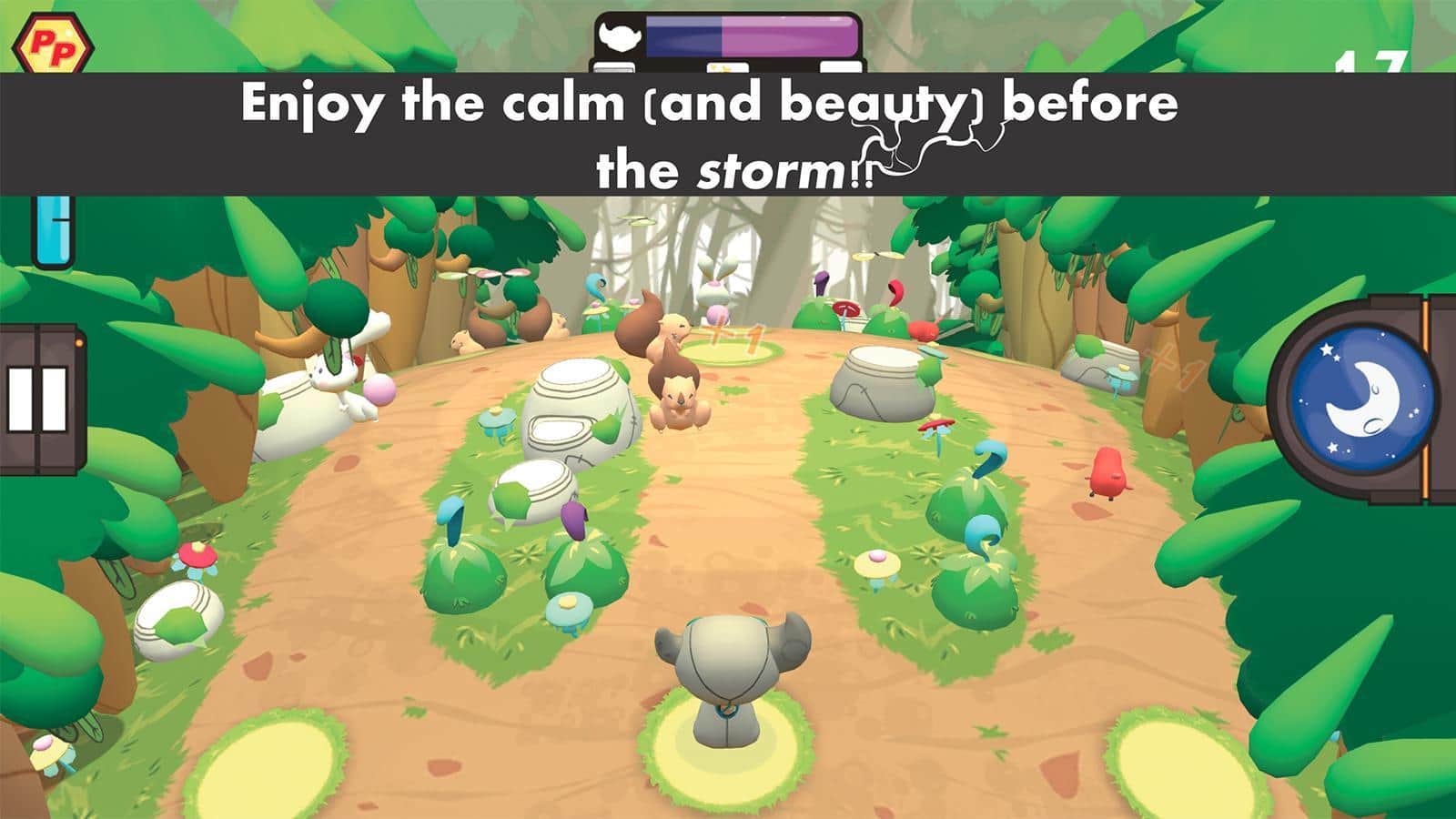Click the grey robot character at the bottom
This screenshot has height=819, width=1456.
pos(728,673)
